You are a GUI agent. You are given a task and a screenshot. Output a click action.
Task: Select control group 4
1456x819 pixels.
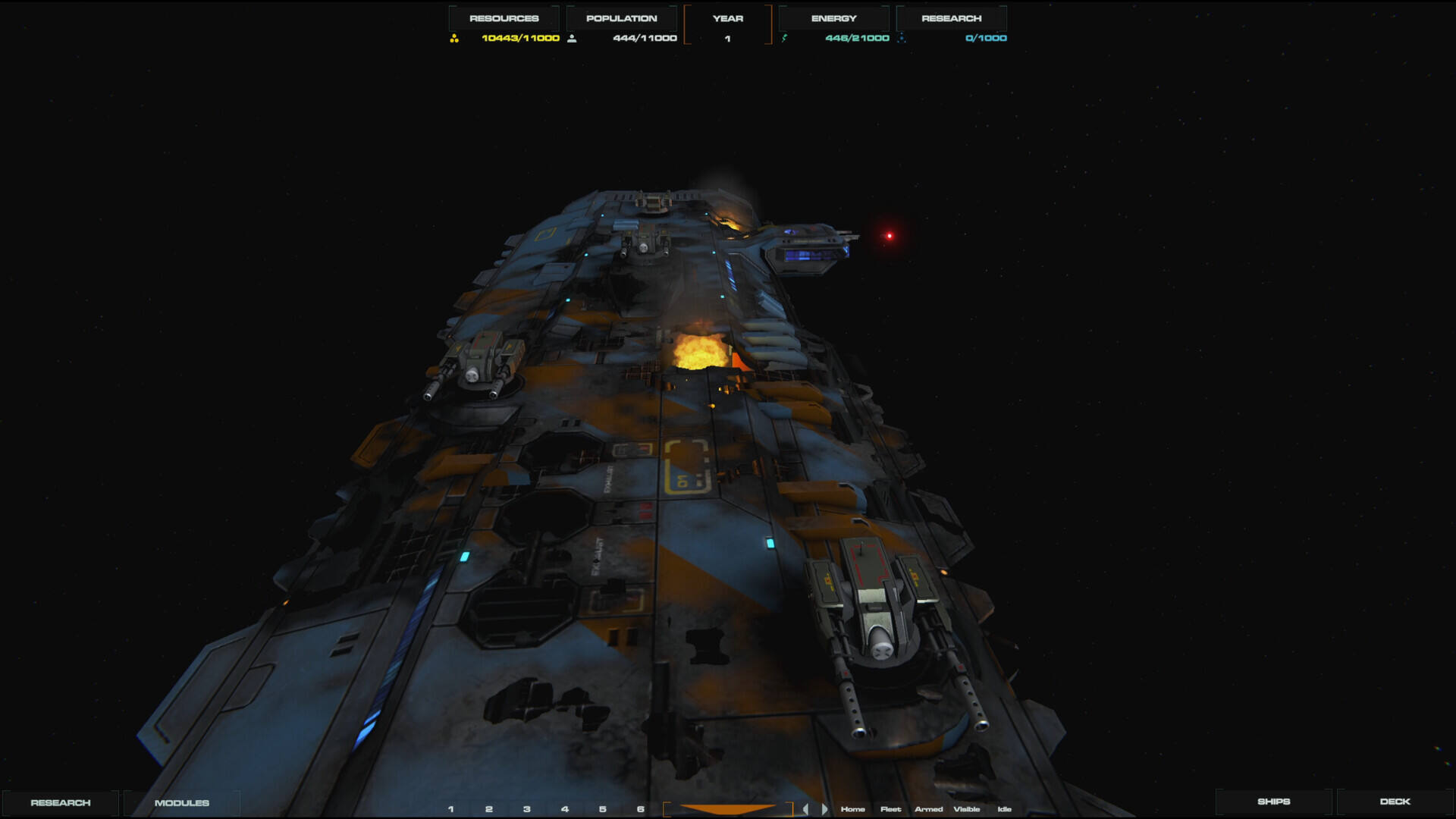(565, 809)
